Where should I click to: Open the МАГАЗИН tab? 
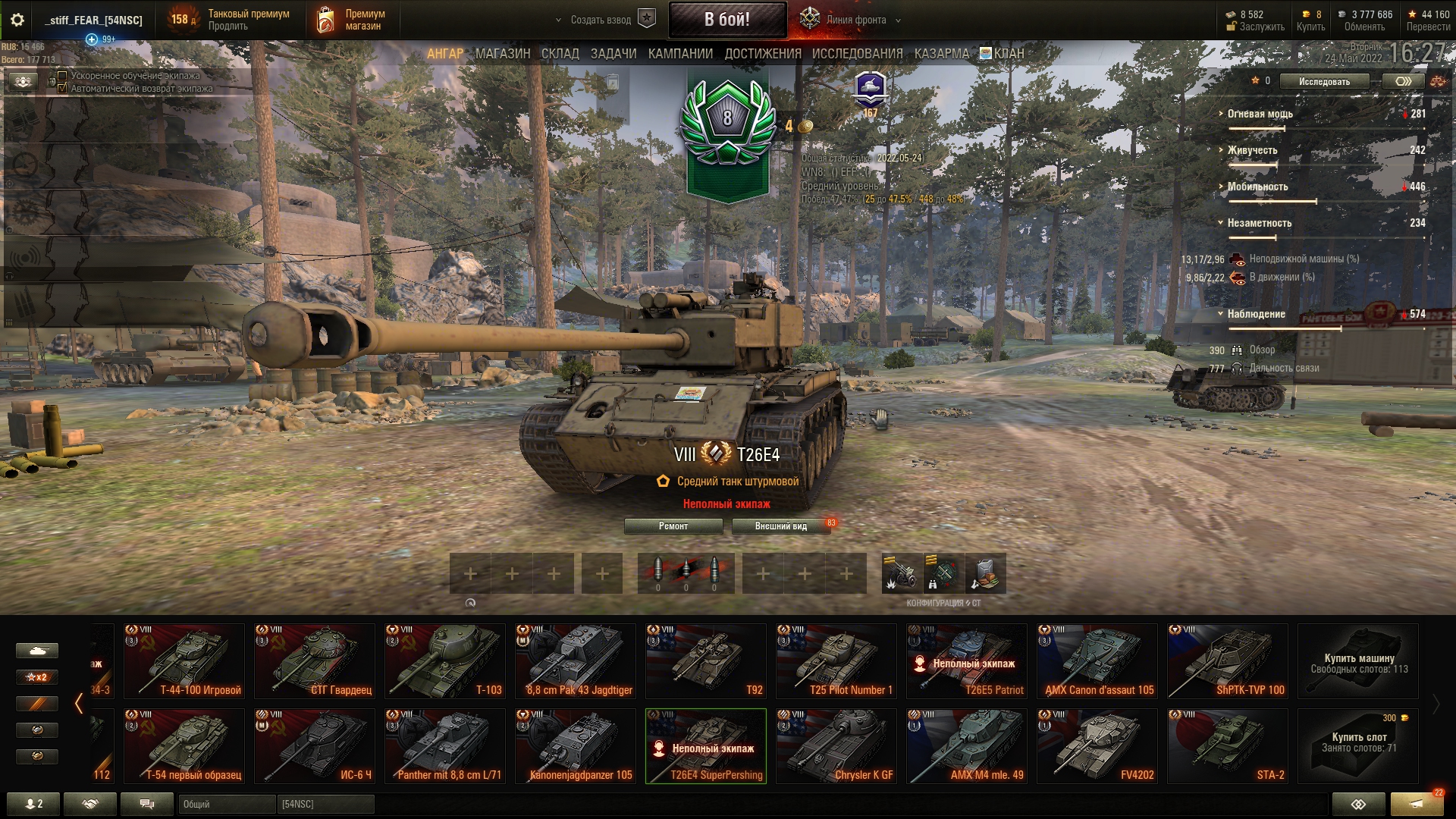(502, 54)
